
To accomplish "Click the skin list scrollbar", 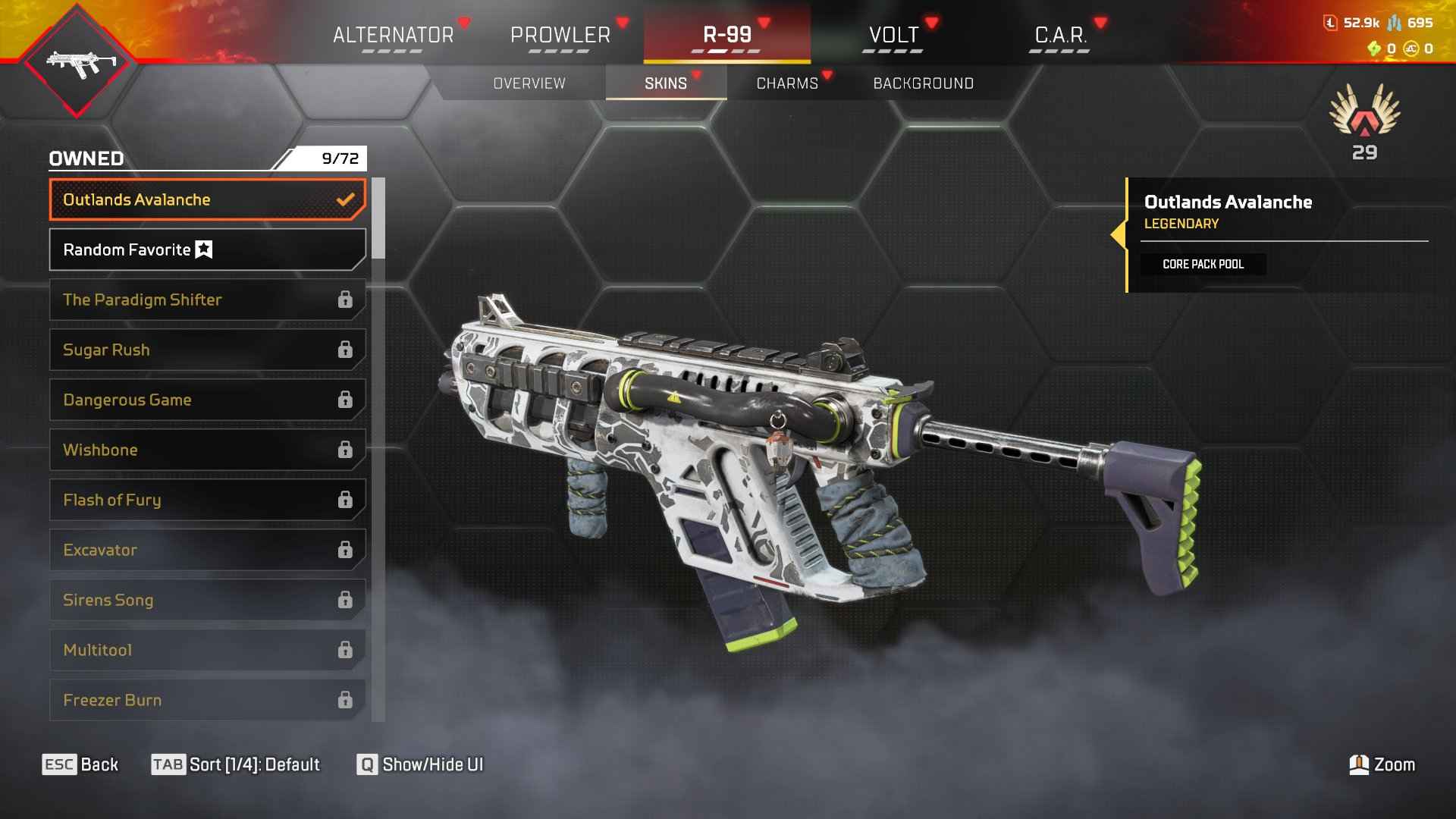I will [x=378, y=218].
